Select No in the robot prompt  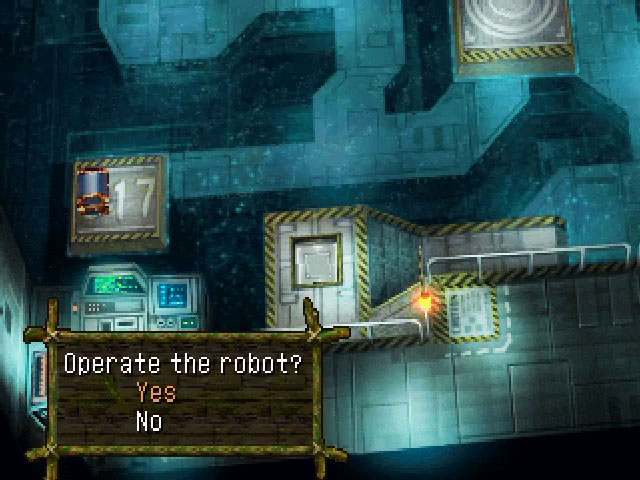pos(149,422)
